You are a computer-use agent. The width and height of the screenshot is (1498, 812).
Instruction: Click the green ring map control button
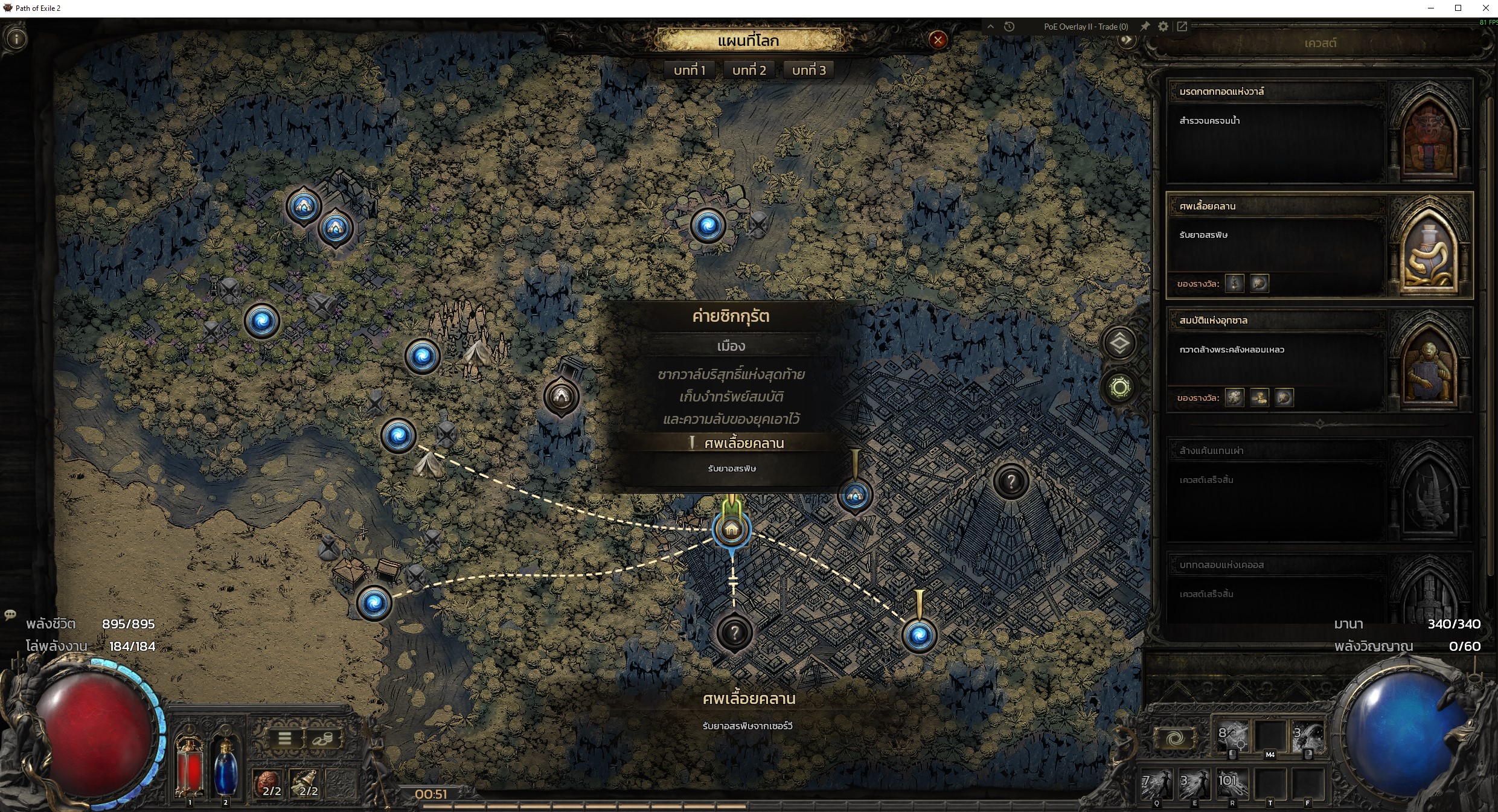click(x=1119, y=388)
